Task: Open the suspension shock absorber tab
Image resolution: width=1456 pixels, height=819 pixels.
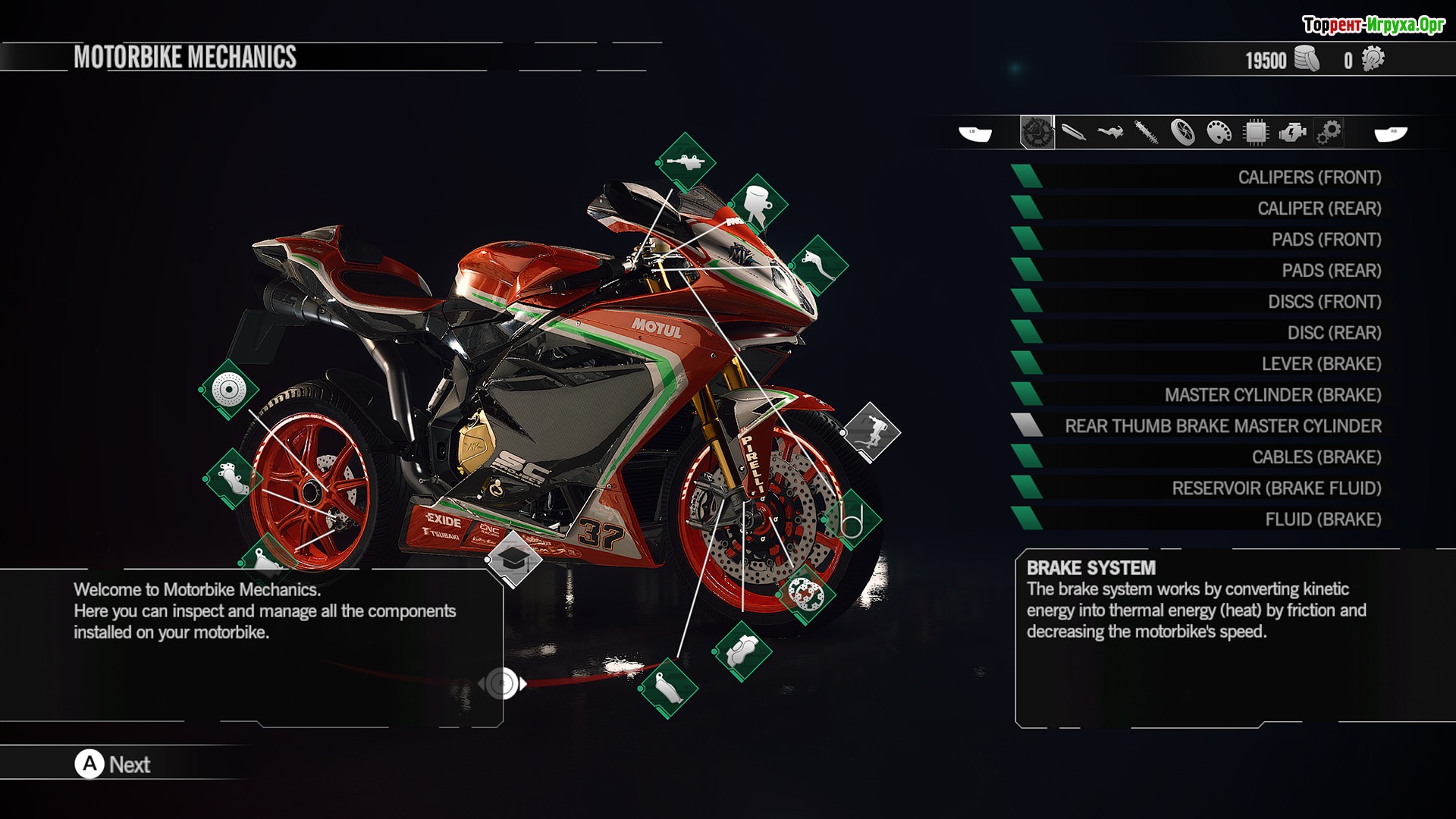Action: (1146, 133)
